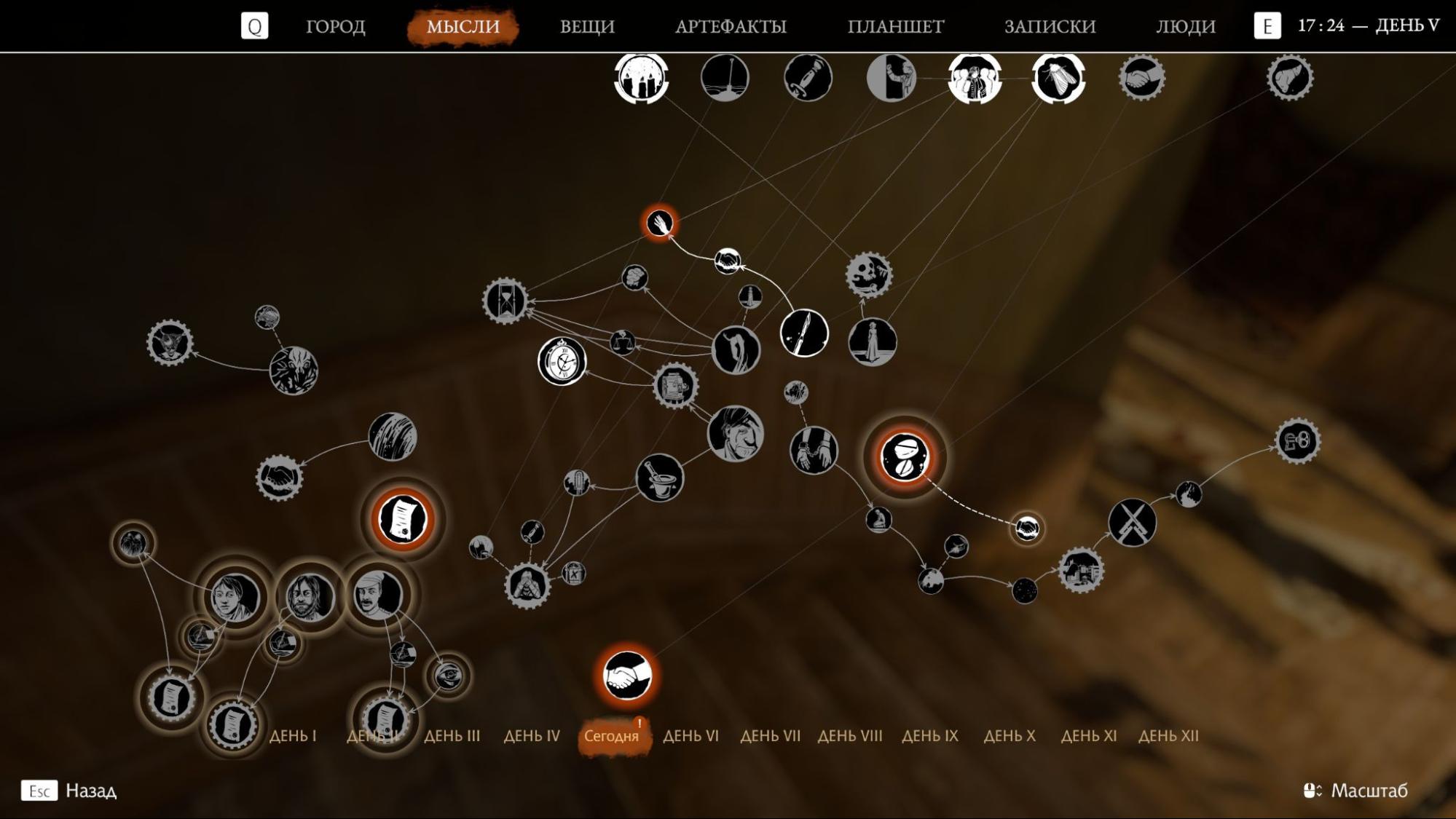This screenshot has width=1456, height=819.
Task: Open the skull gear thought node
Action: point(868,276)
